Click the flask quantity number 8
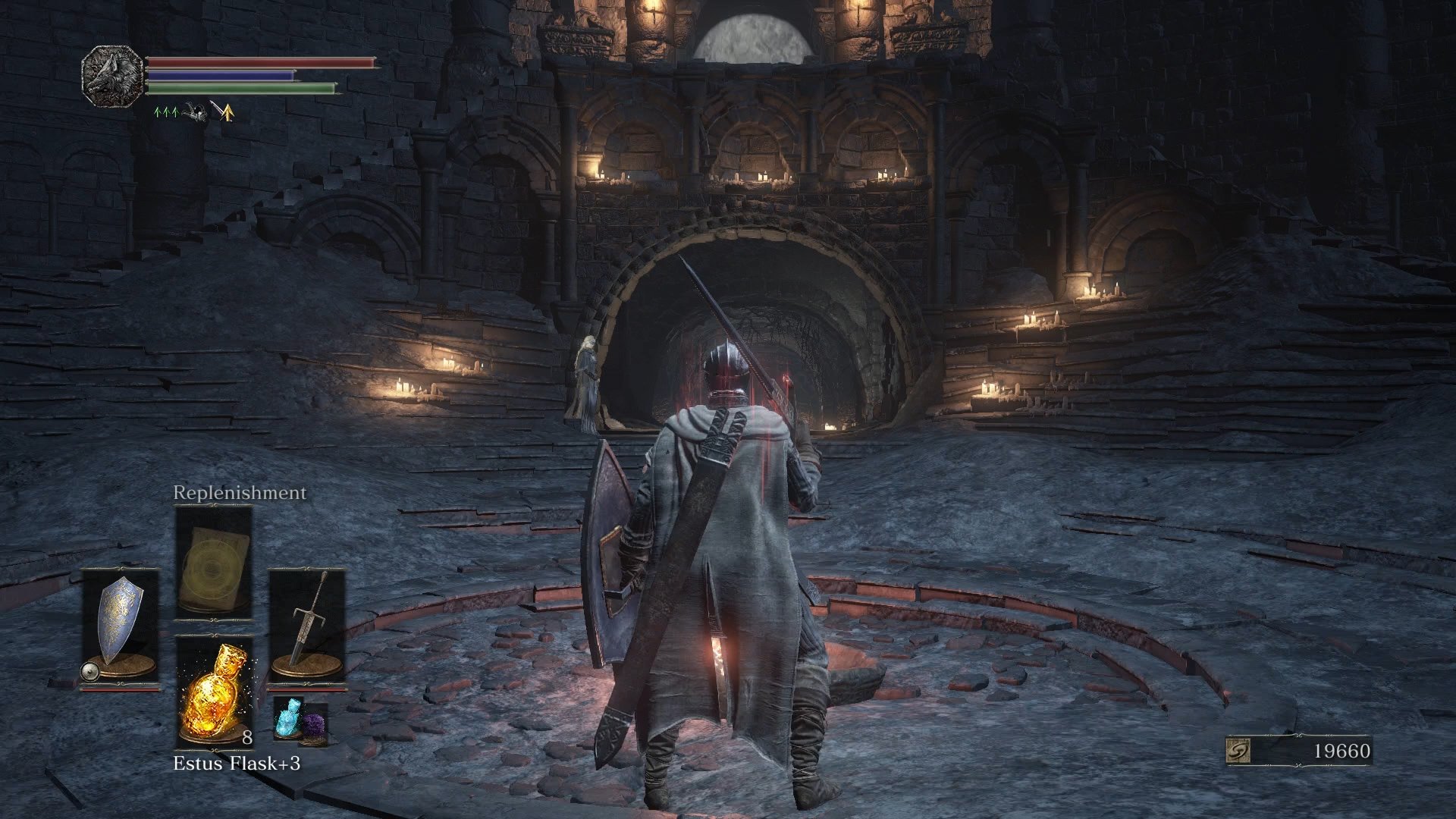The height and width of the screenshot is (819, 1456). click(247, 737)
